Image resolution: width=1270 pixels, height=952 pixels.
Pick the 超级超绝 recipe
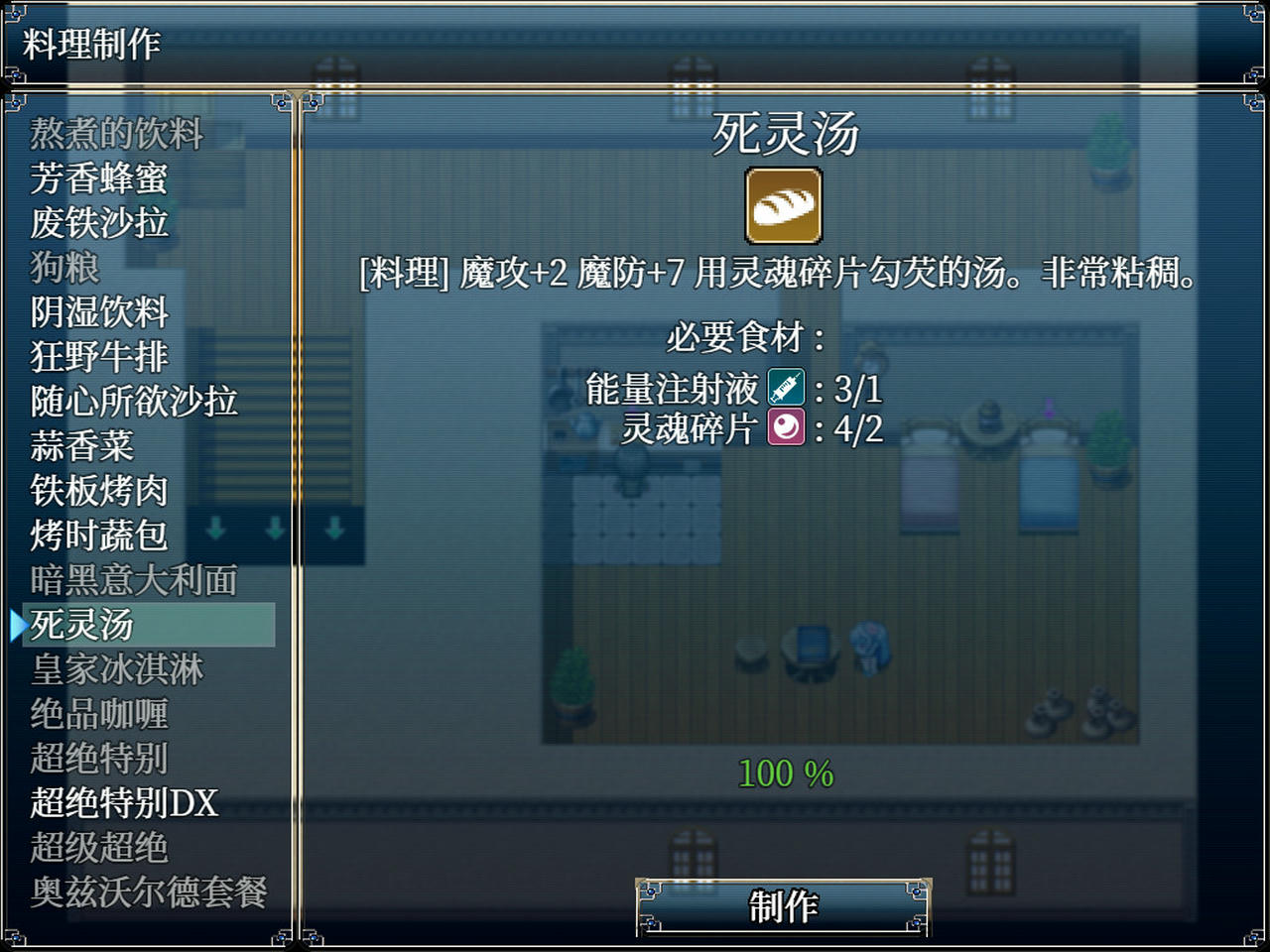[x=99, y=848]
